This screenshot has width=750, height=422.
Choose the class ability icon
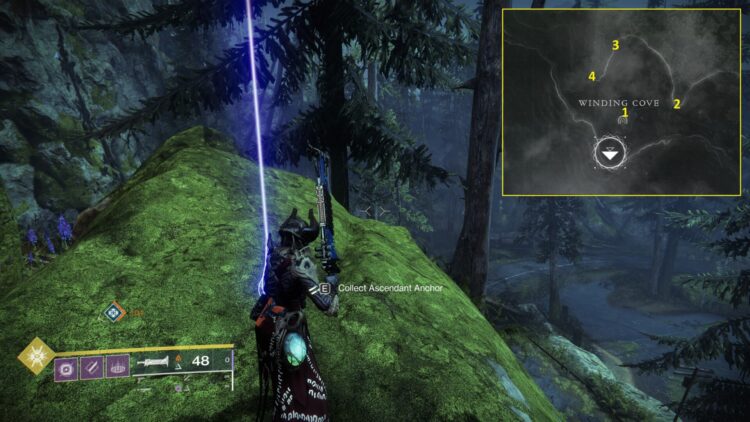[x=117, y=368]
